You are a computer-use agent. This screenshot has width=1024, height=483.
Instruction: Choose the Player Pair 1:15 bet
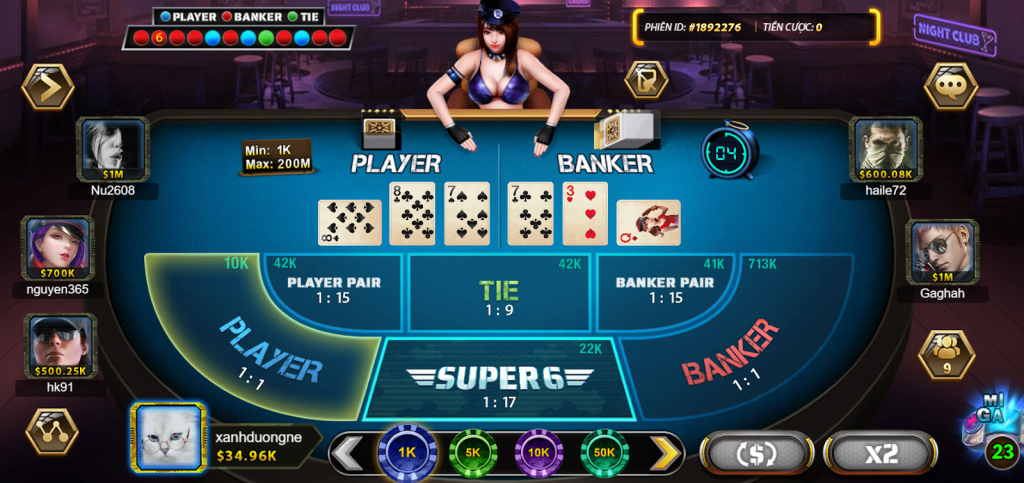tap(334, 290)
